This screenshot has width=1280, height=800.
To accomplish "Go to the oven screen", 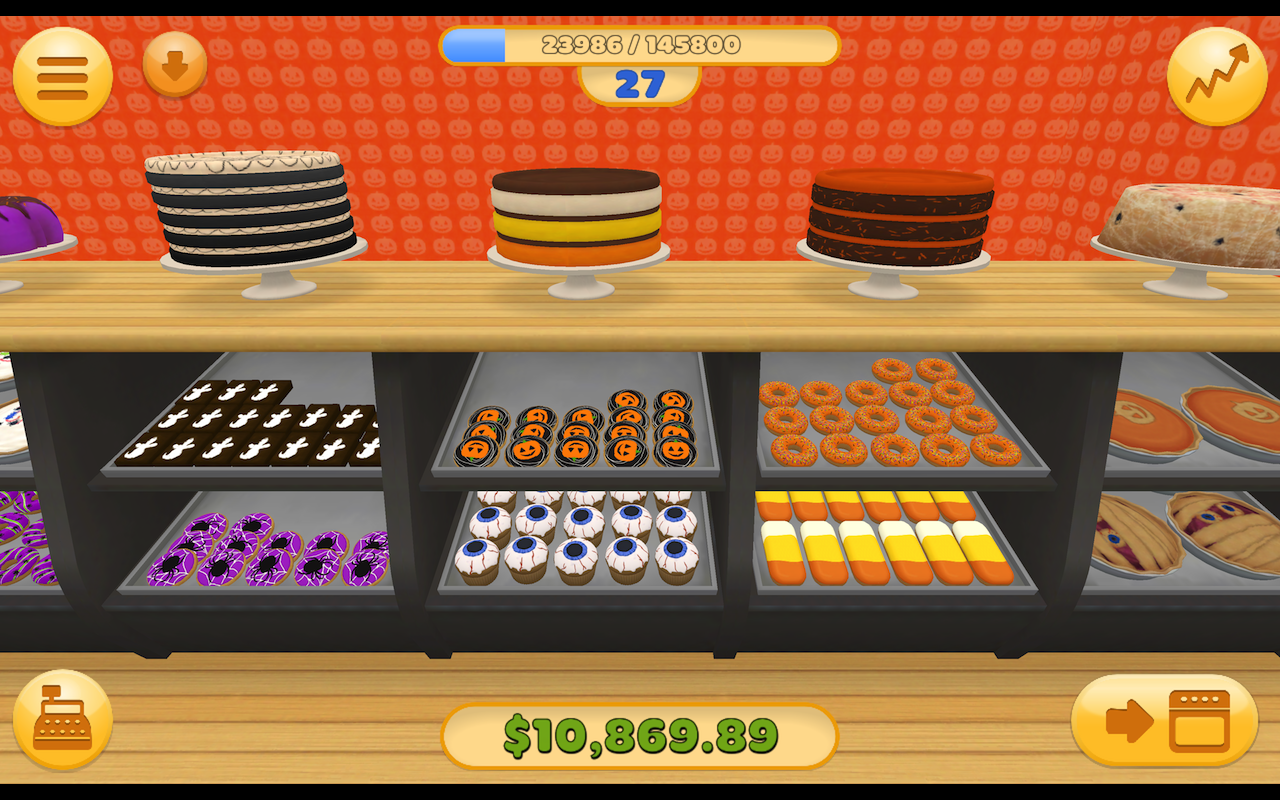I will pos(1164,720).
